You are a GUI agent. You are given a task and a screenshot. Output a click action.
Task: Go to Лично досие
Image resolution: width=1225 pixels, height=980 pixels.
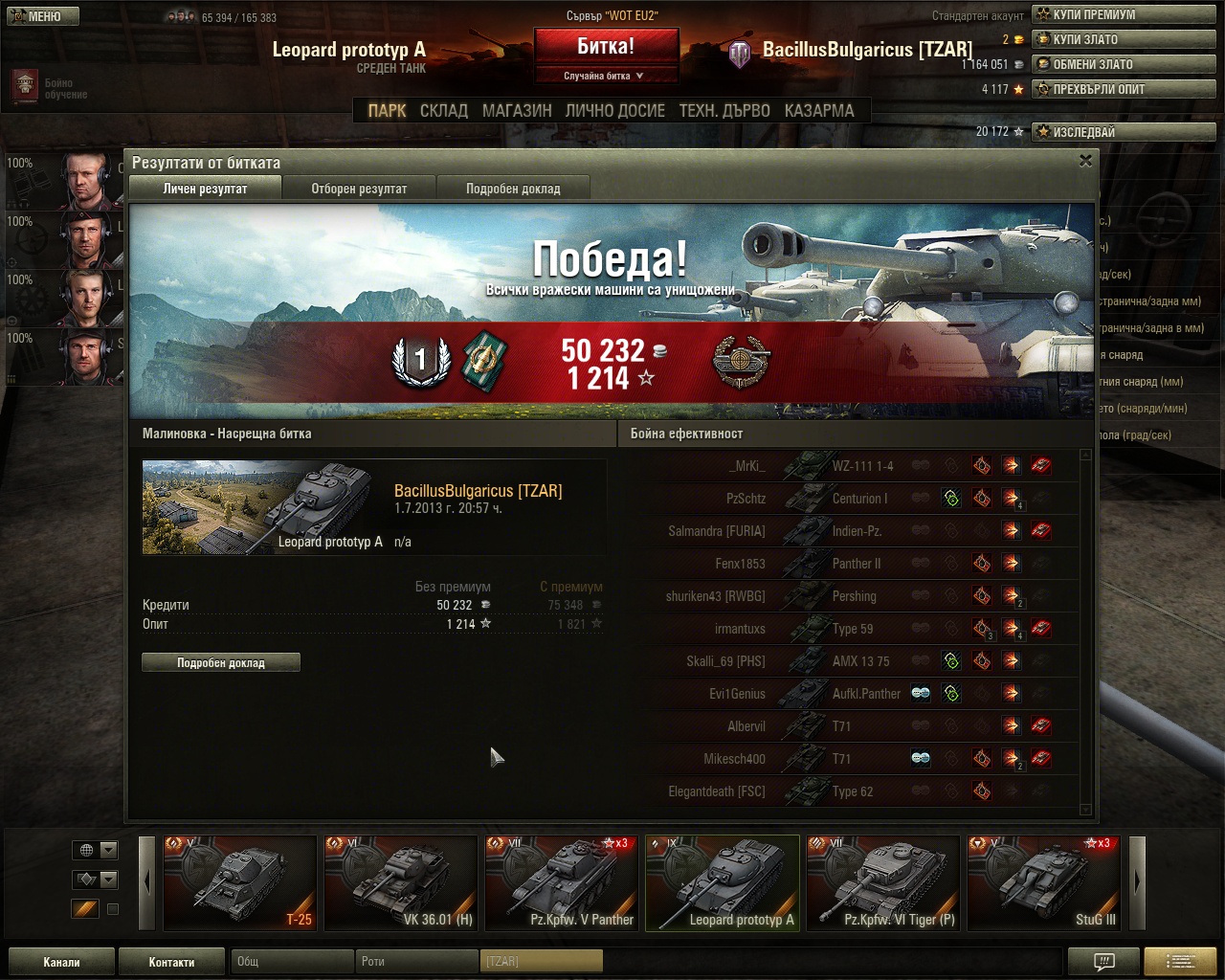[x=614, y=111]
